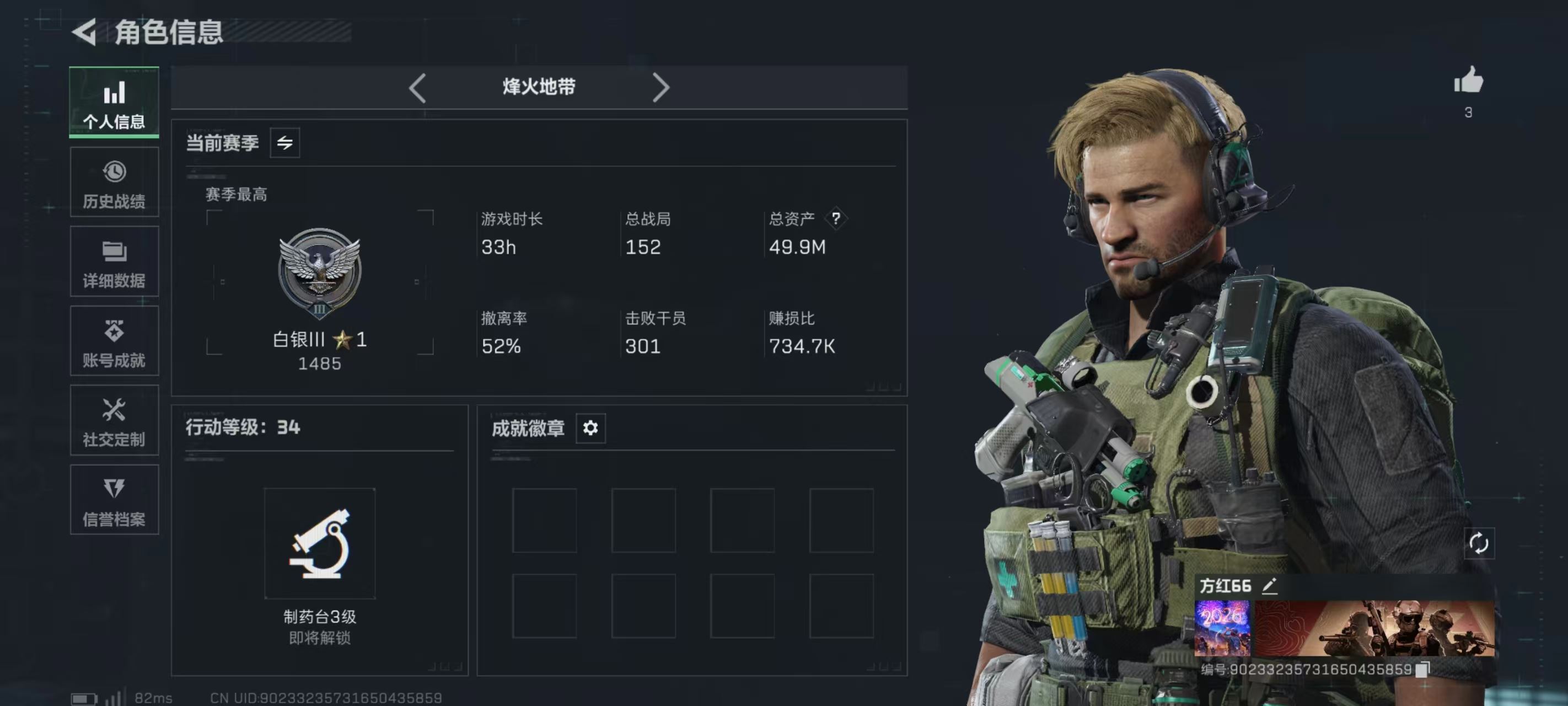Screen dimensions: 1568x706
Task: Go back using the top-left arrow
Action: click(x=84, y=31)
